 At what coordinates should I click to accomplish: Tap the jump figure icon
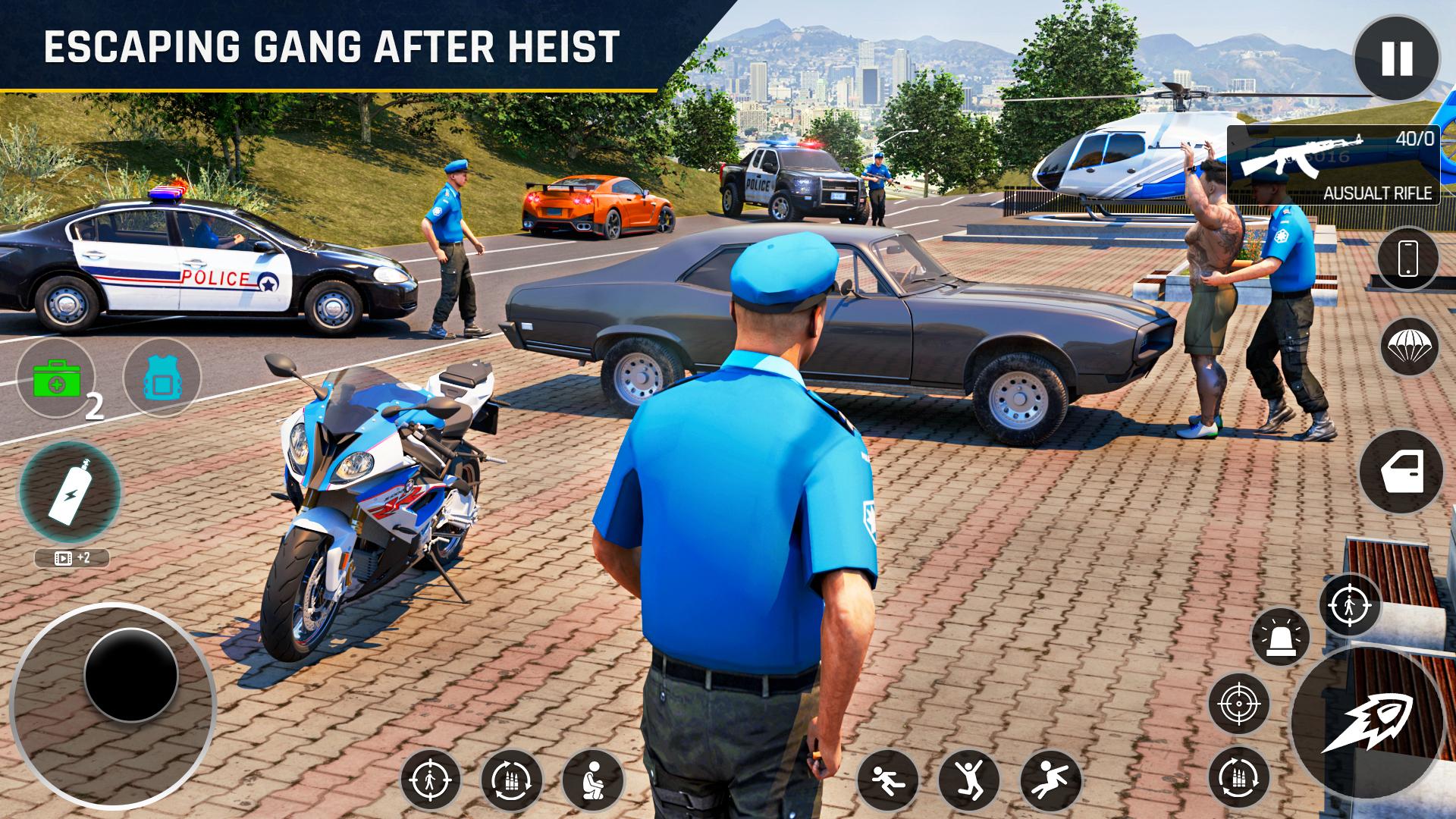[968, 780]
